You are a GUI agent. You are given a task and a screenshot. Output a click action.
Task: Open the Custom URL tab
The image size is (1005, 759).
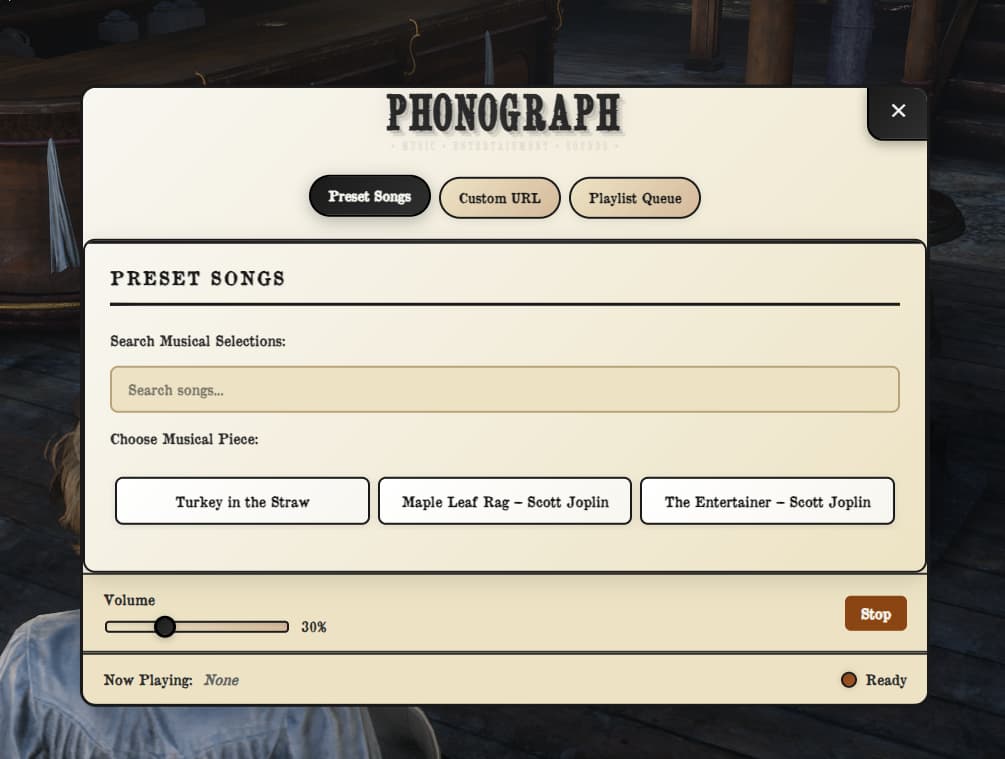pos(499,198)
